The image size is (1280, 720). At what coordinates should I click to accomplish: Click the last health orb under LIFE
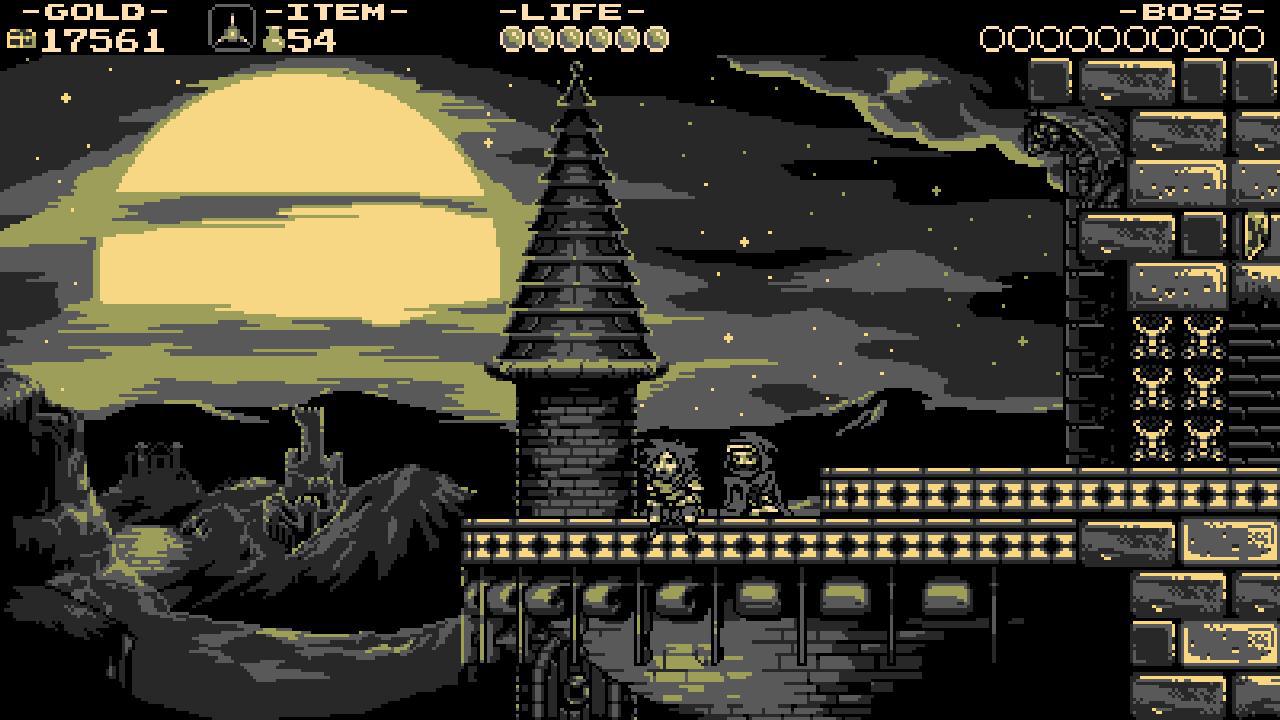(x=656, y=38)
